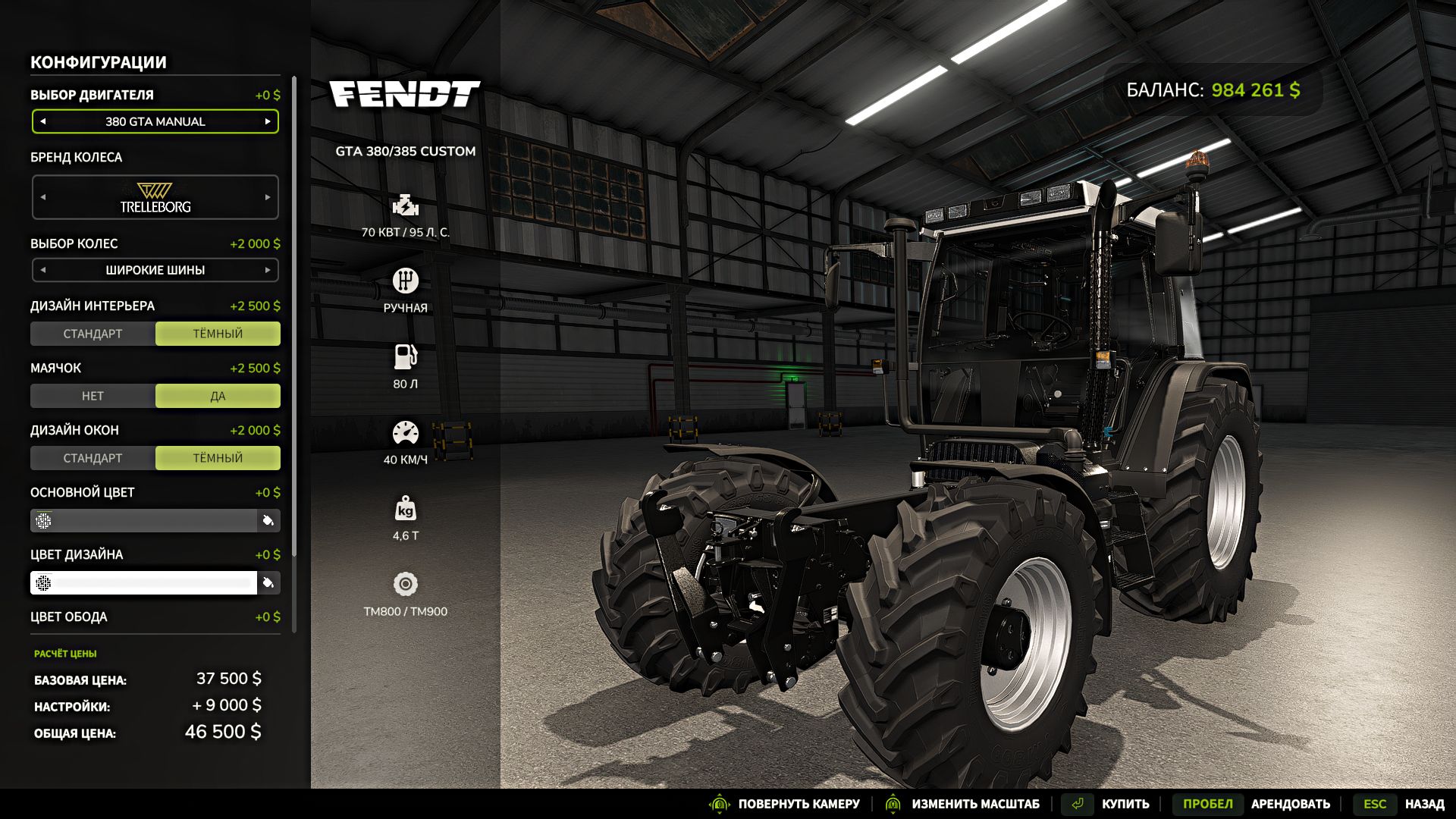Screen dimensions: 1456x819
Task: Set interior design to Стандарт
Action: (x=93, y=334)
